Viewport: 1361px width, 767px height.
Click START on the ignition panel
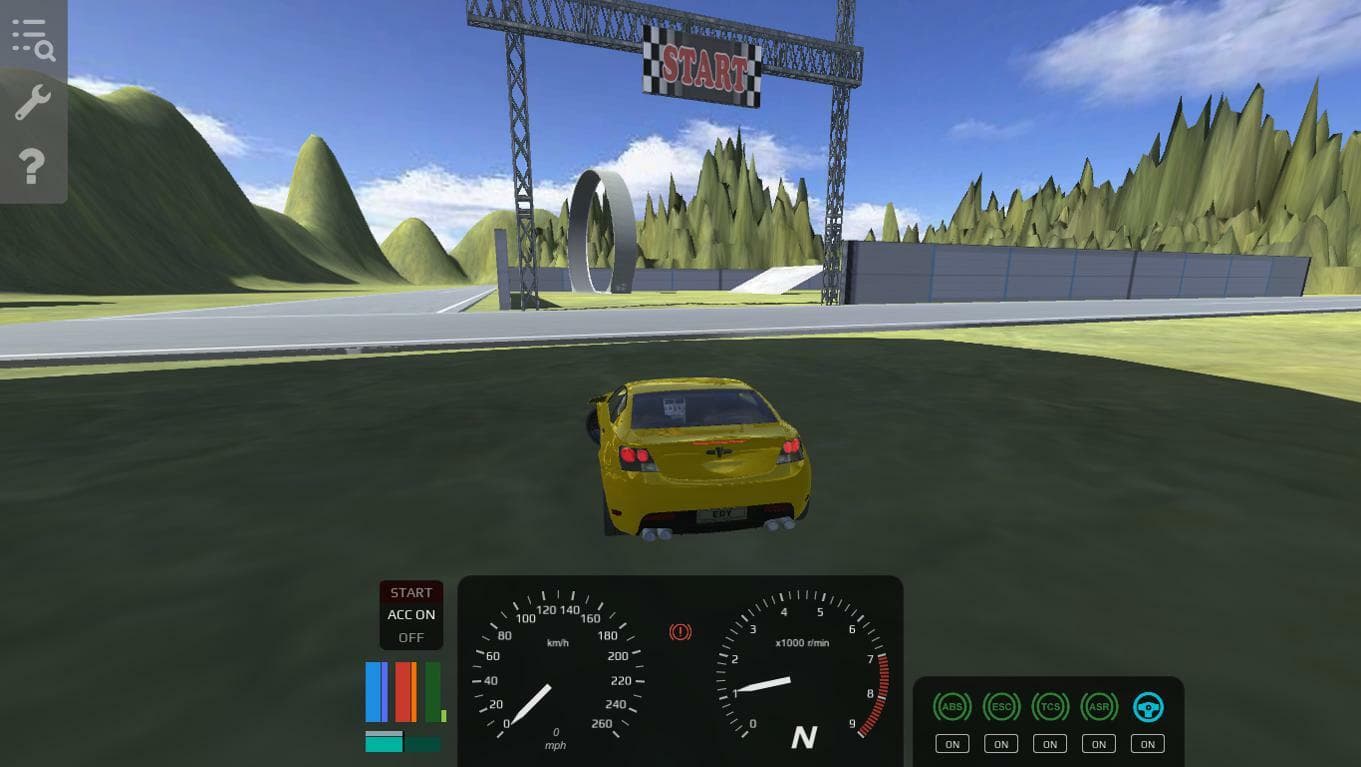[411, 593]
